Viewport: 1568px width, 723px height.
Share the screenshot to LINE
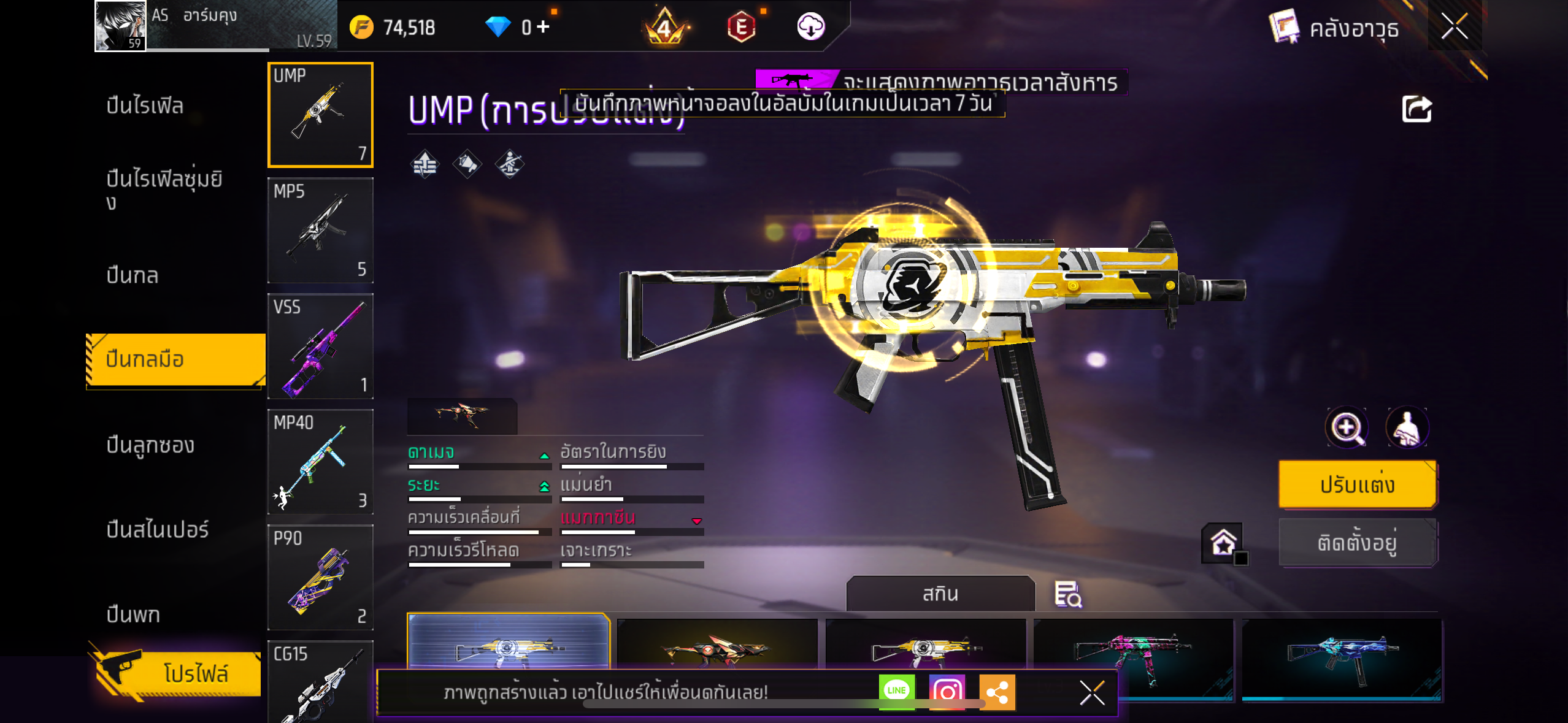[x=896, y=691]
